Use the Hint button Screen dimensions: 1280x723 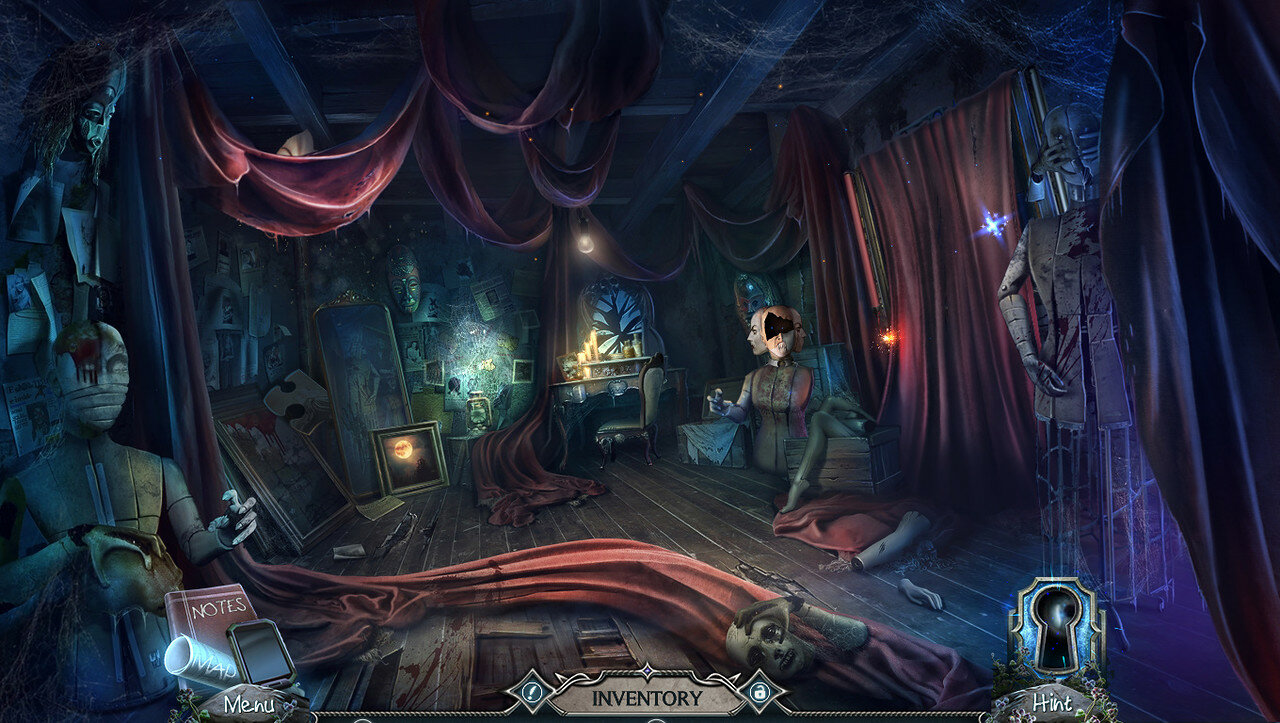1050,703
